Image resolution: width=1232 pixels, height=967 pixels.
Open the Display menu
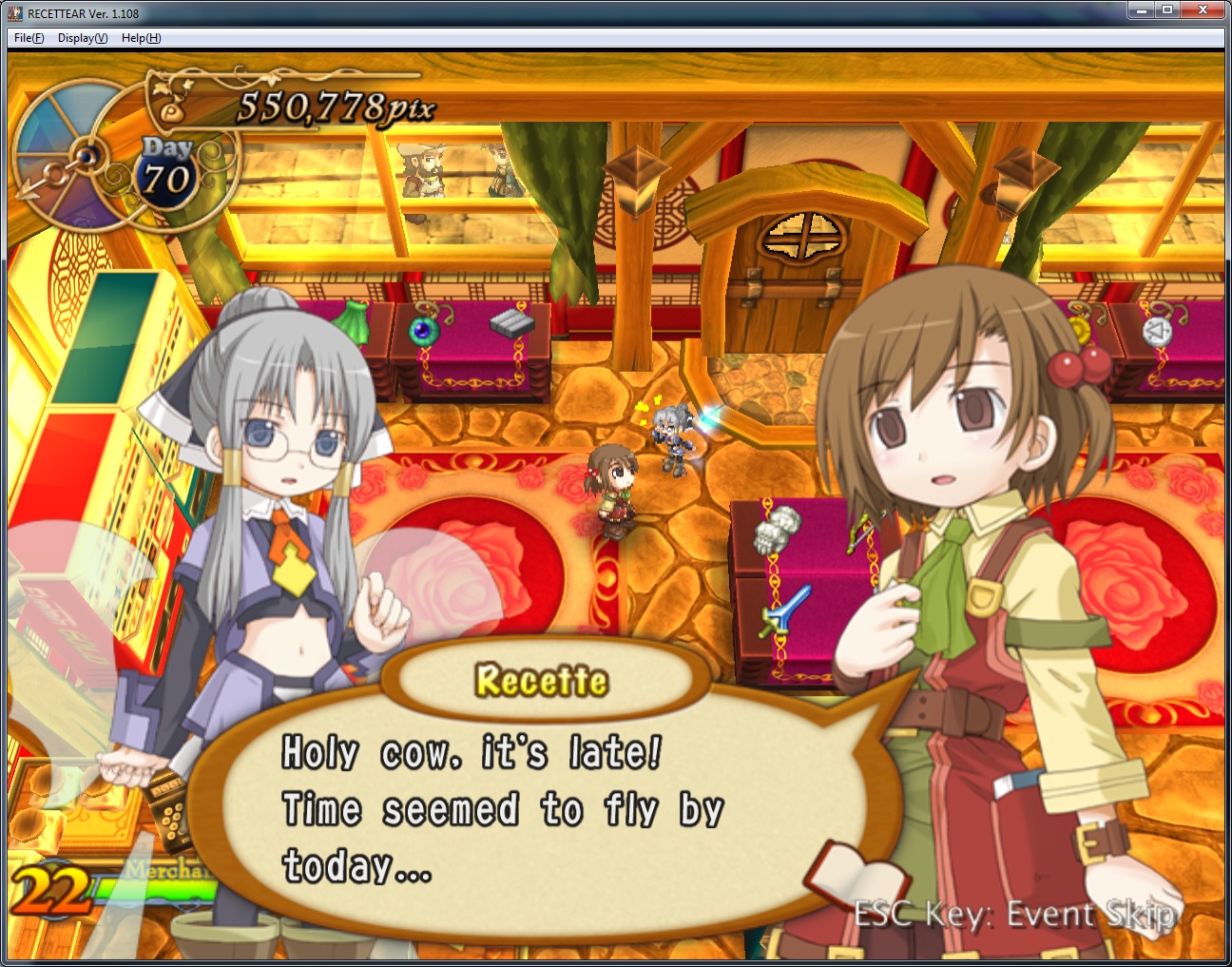(x=82, y=38)
